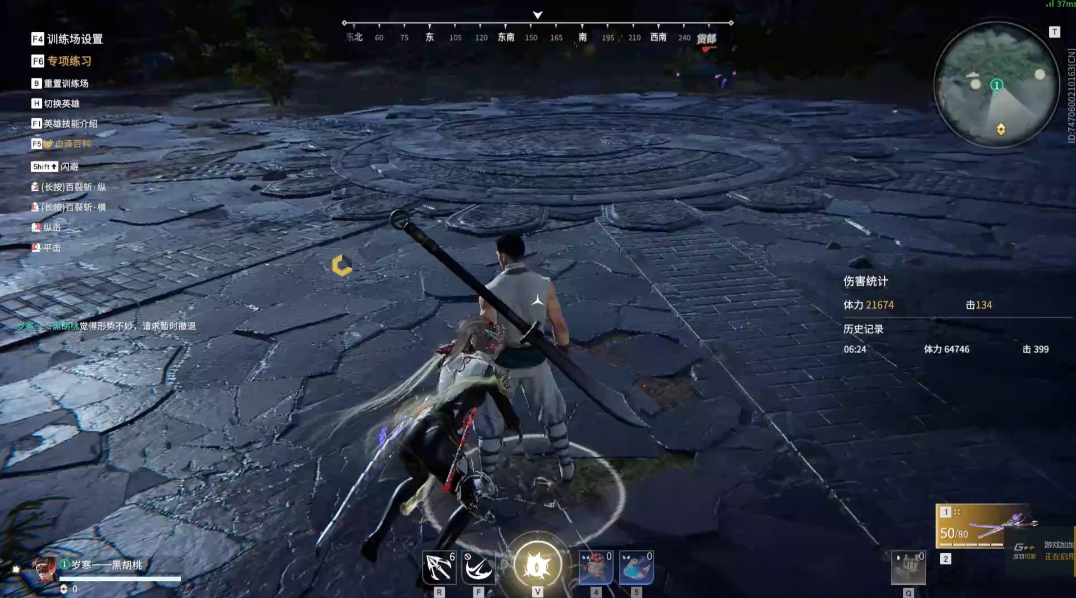Open the 切换英雄 hero switch option
Screen dimensions: 1076x598
point(61,103)
